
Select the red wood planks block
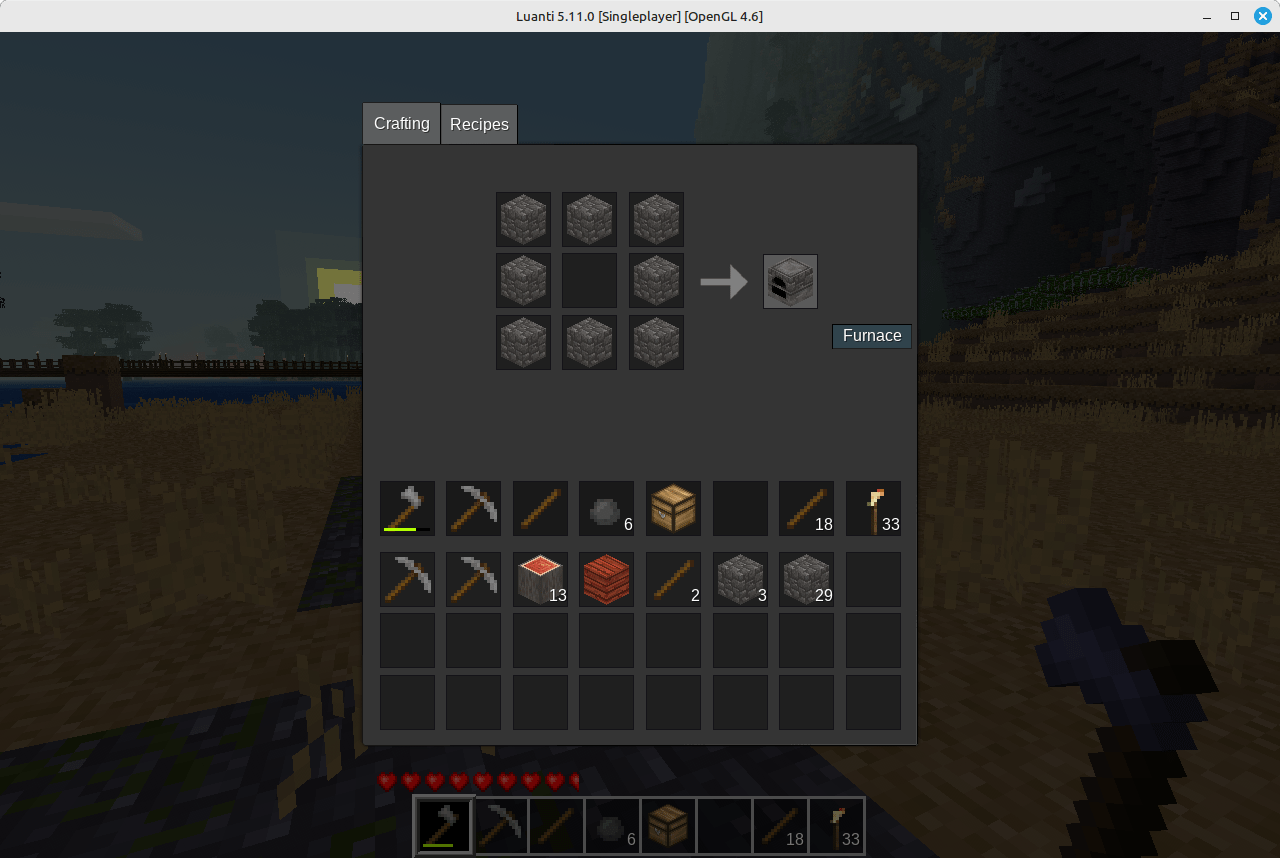[x=606, y=579]
